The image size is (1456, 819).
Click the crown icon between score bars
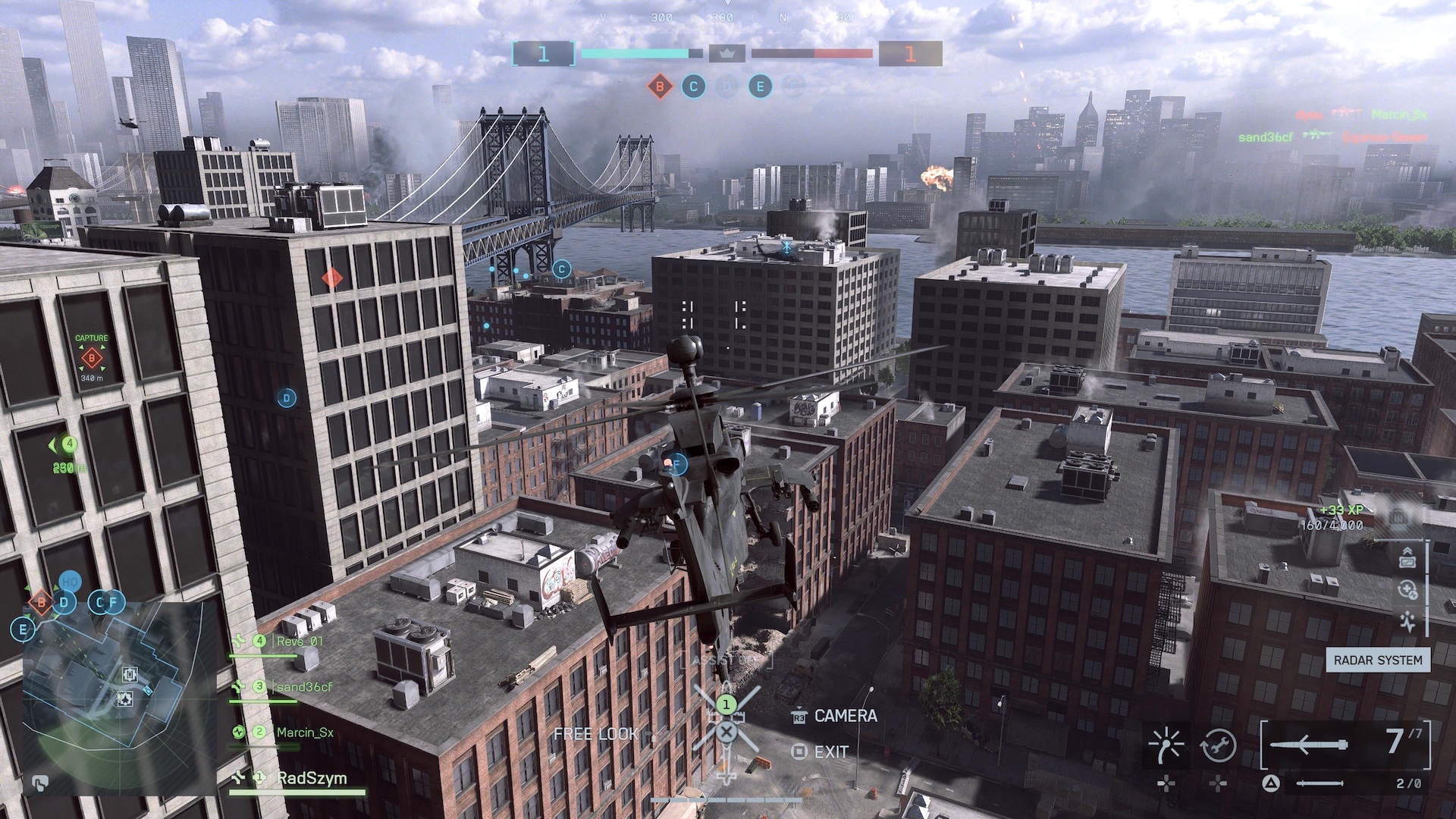point(727,54)
